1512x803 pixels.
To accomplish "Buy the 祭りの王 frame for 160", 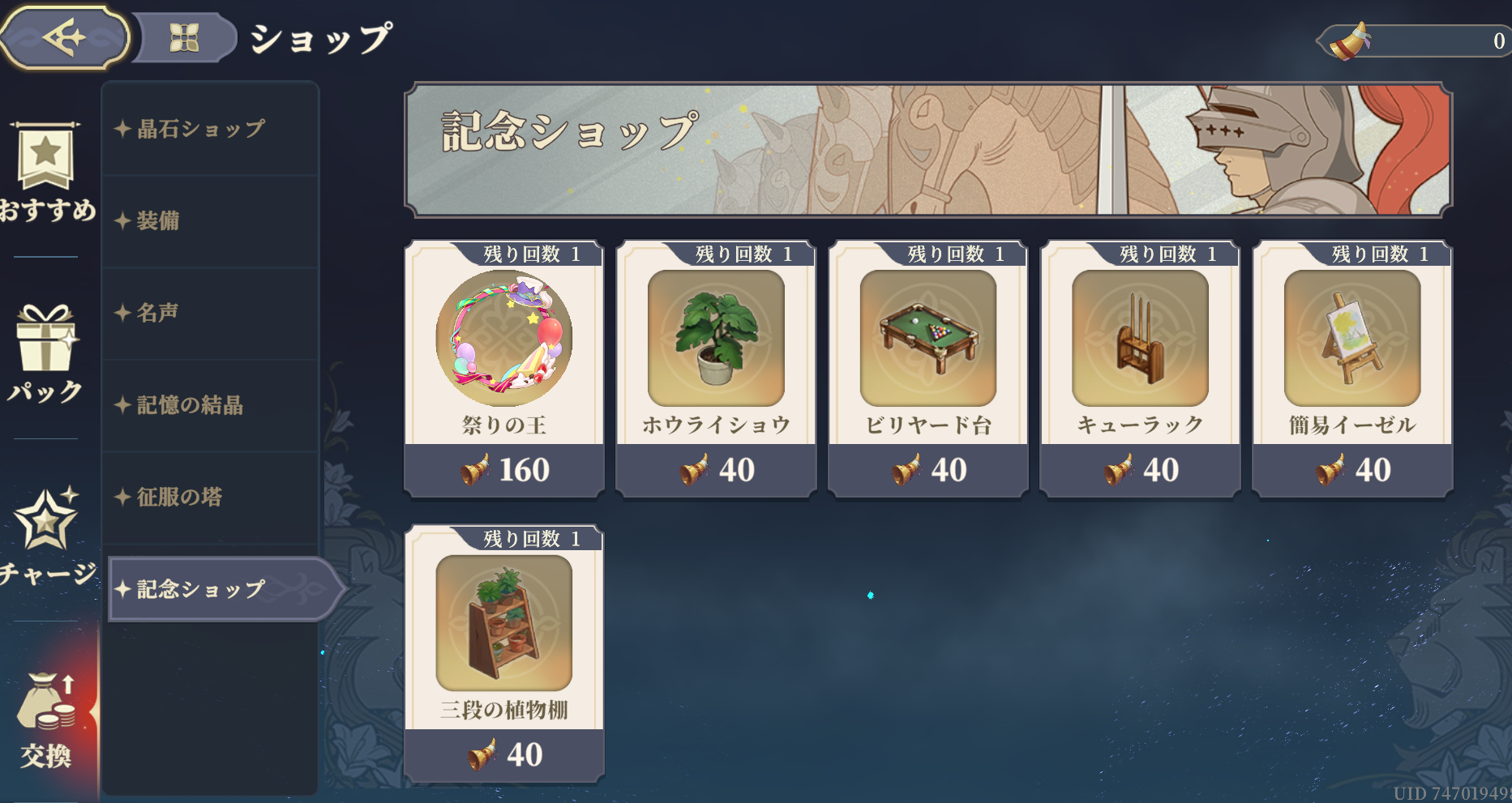I will pyautogui.click(x=503, y=369).
